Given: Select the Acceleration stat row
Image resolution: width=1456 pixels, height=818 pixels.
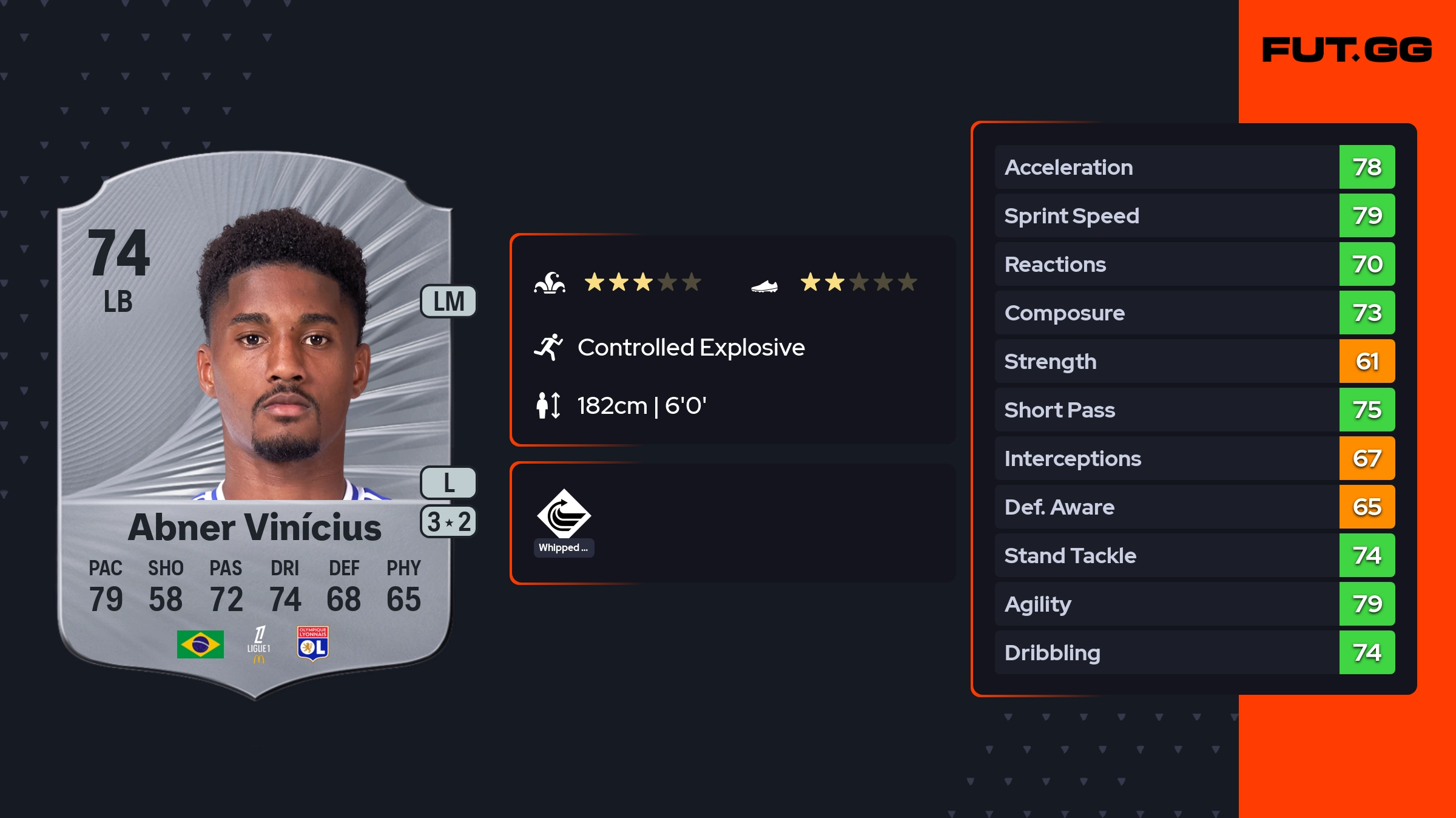Looking at the screenshot, I should pos(1194,167).
